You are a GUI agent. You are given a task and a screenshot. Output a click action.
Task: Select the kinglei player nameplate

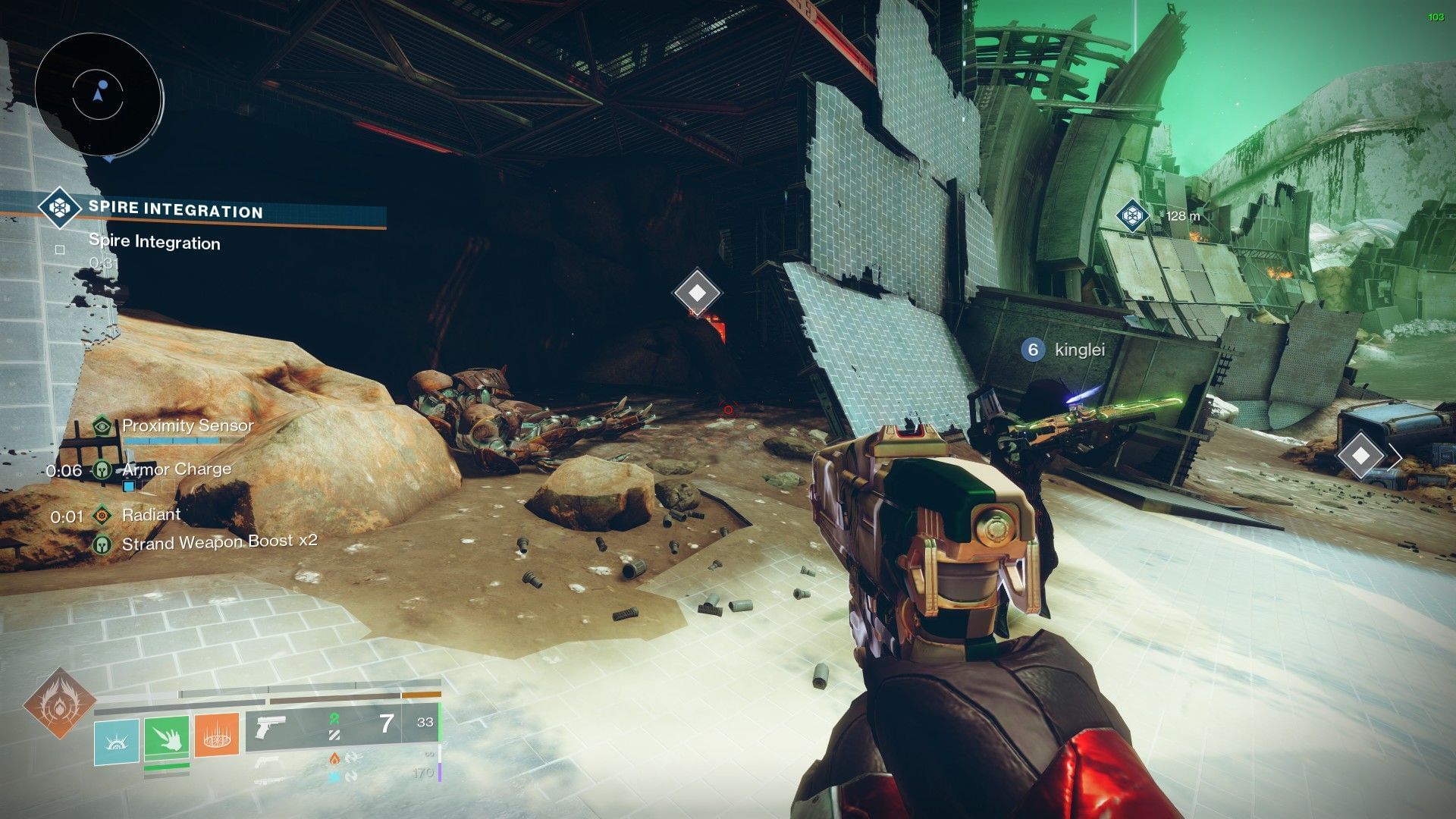(1066, 350)
